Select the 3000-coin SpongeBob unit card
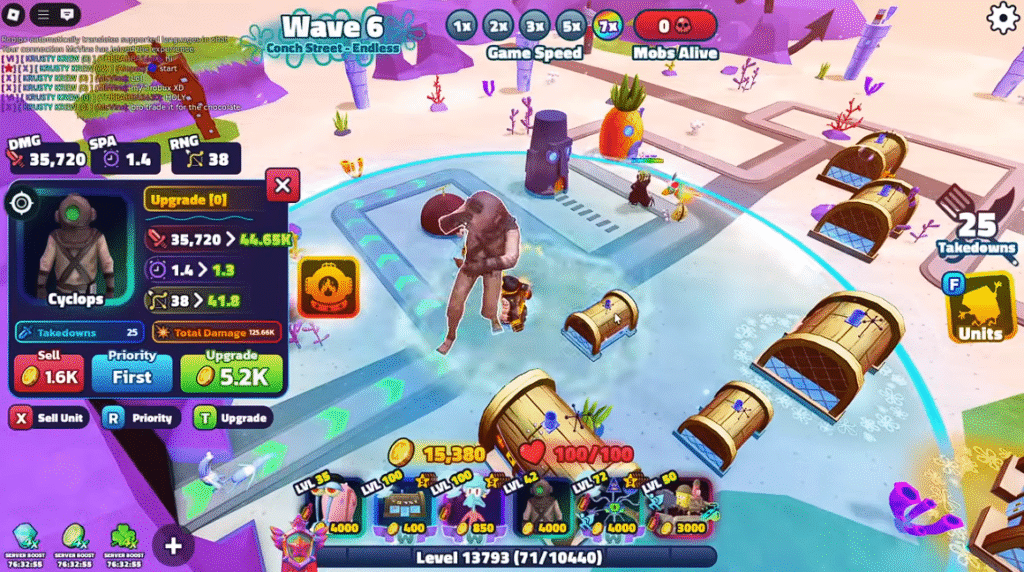Screen dimensions: 1024x572 pyautogui.click(x=678, y=506)
